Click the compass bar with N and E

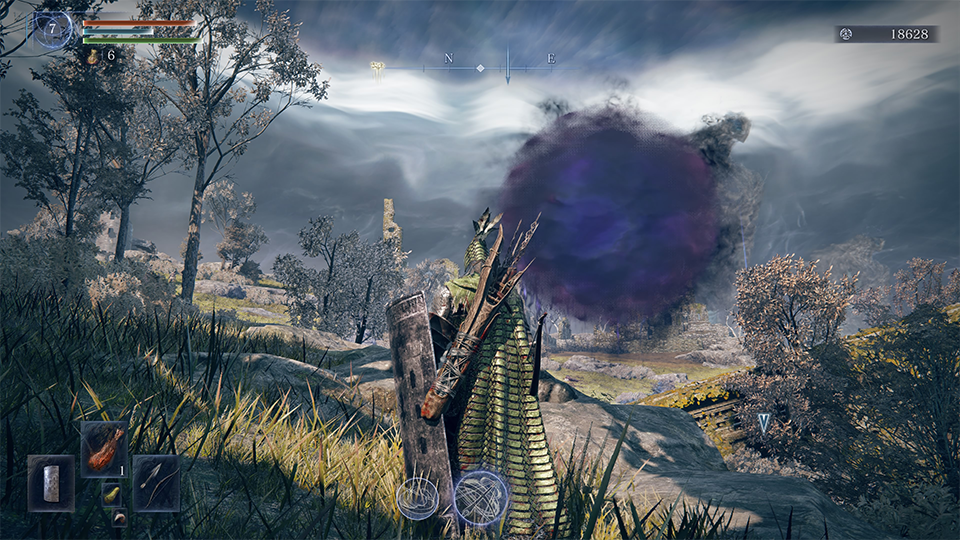[480, 67]
